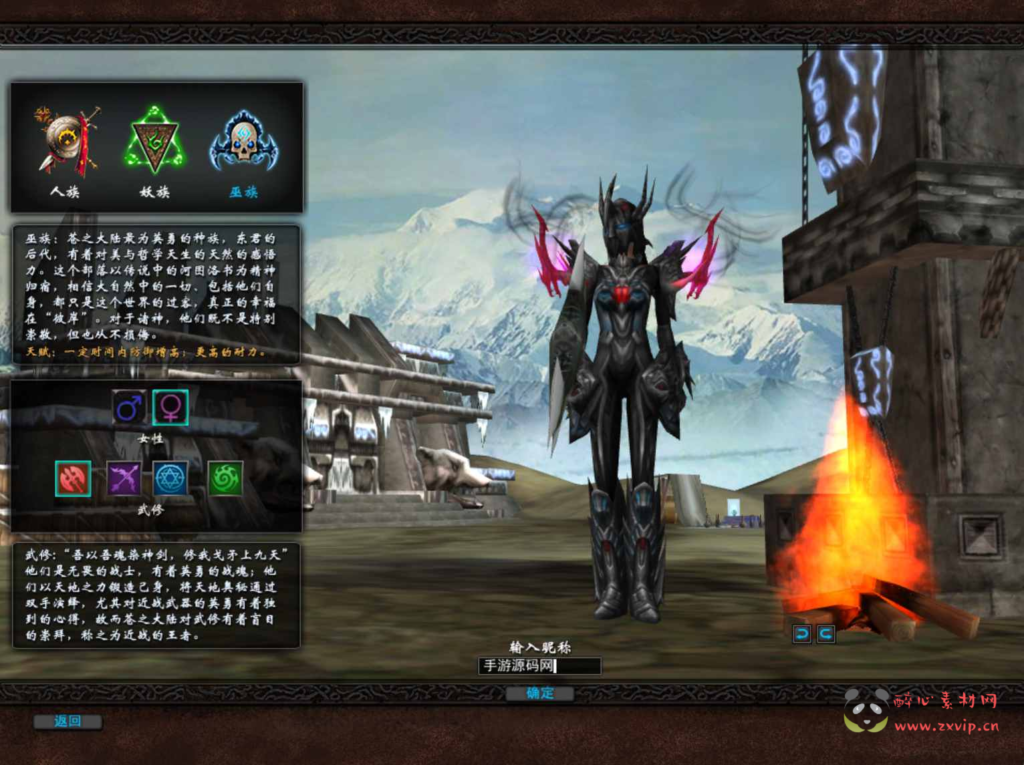
Task: Select the male gender symbol
Action: click(x=129, y=407)
